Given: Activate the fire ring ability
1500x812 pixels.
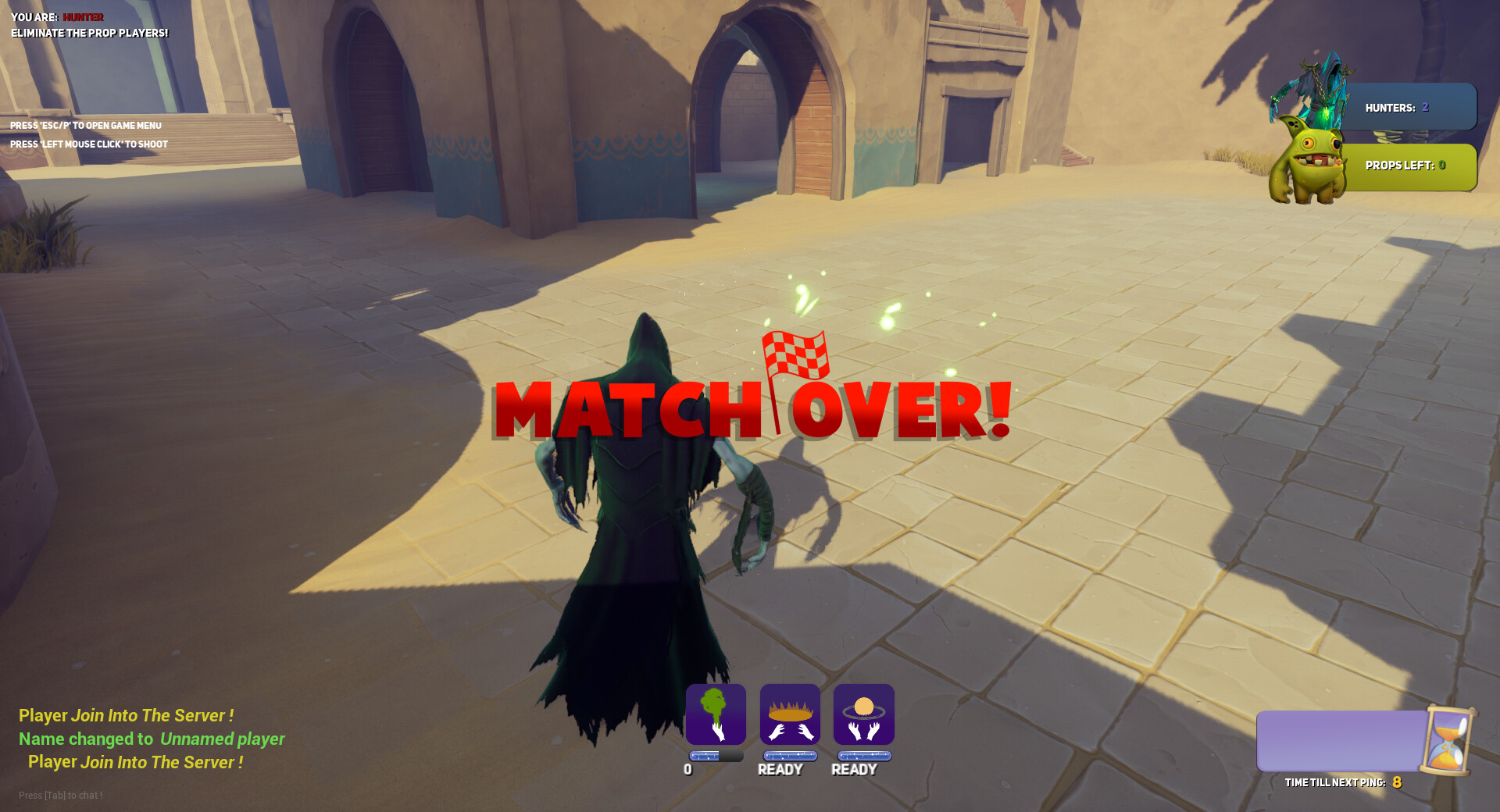Looking at the screenshot, I should 789,714.
